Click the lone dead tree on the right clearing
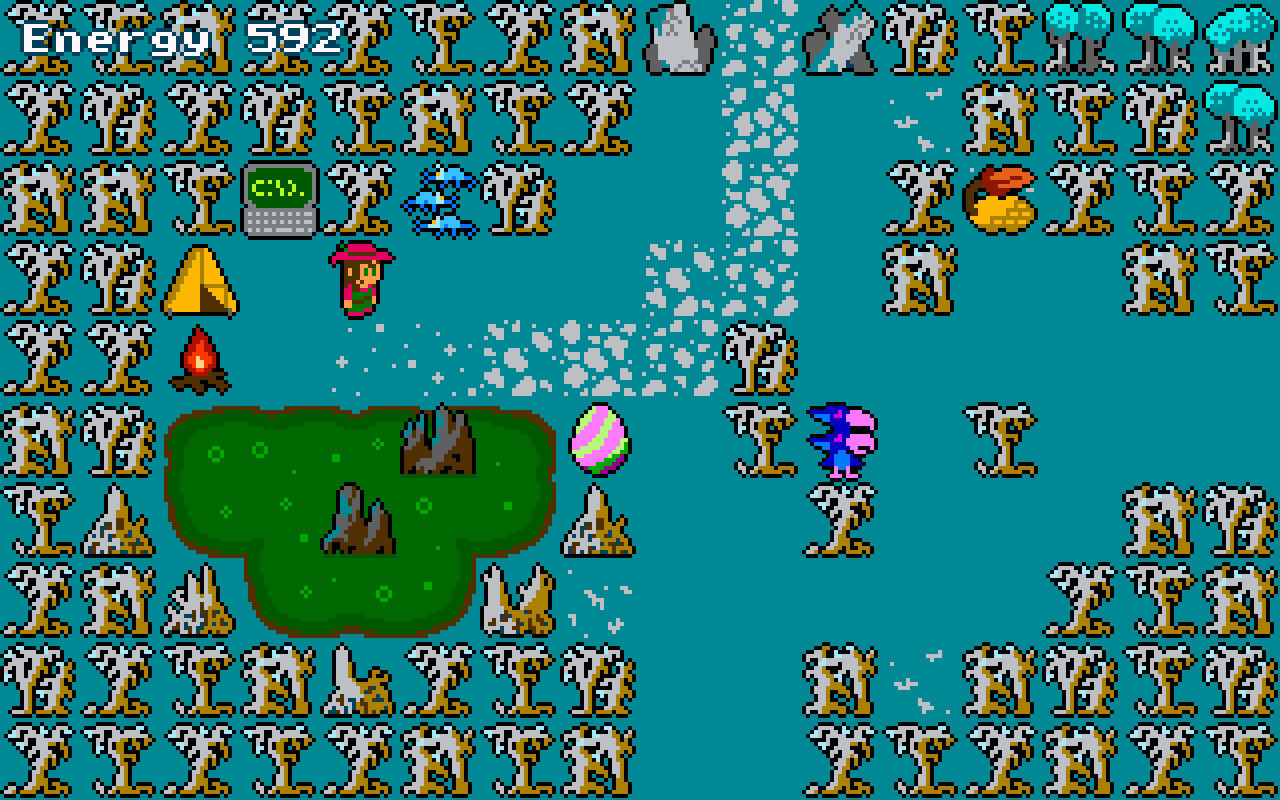 tap(1000, 438)
